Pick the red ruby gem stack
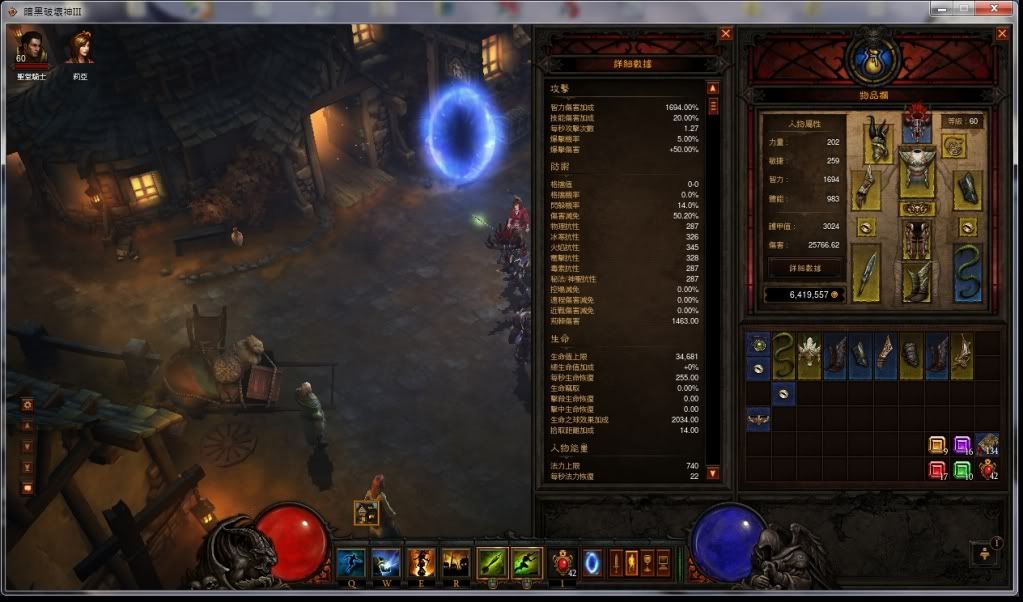Image resolution: width=1023 pixels, height=602 pixels. 937,468
